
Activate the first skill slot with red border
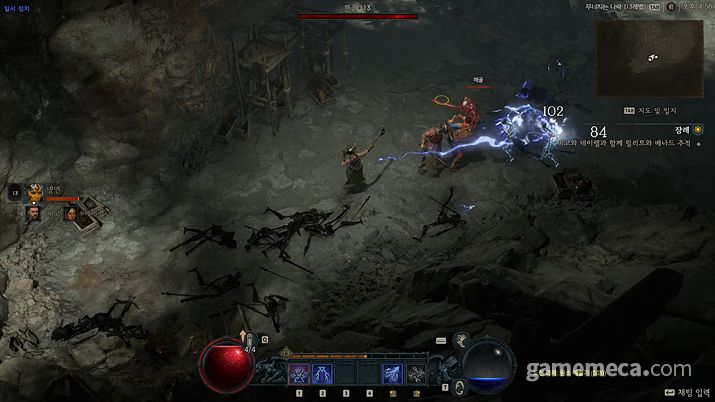[298, 374]
